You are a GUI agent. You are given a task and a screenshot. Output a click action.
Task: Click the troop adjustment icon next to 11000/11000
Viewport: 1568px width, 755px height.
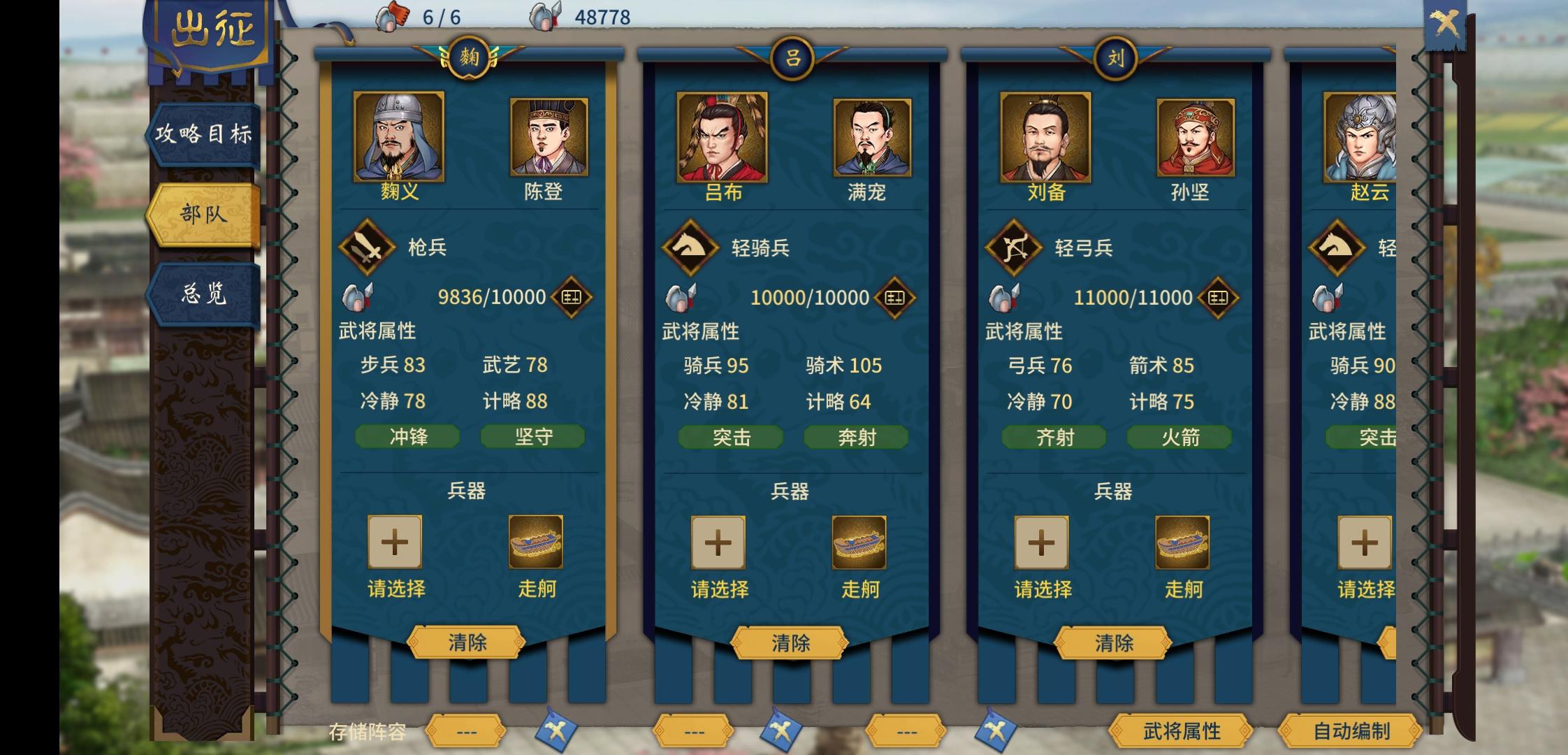tap(1218, 296)
